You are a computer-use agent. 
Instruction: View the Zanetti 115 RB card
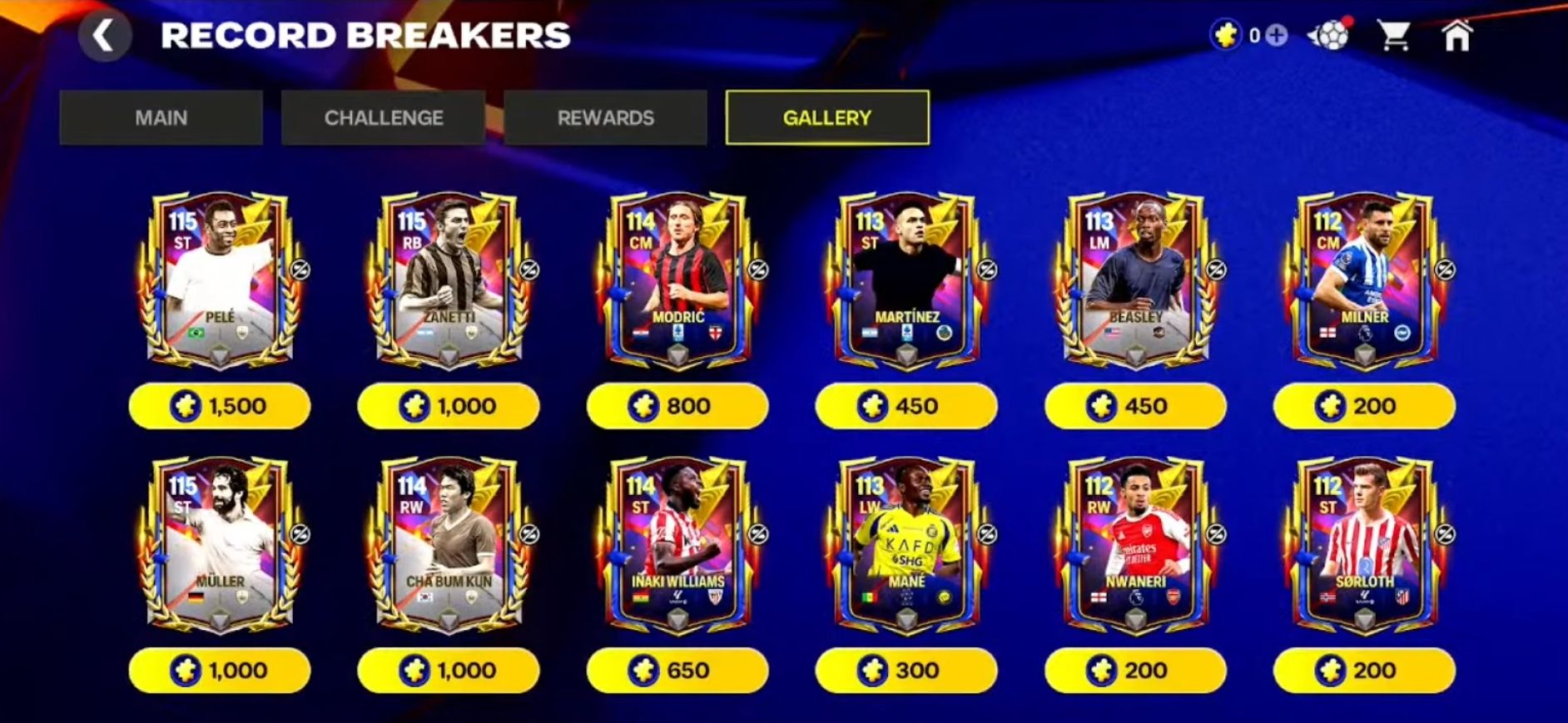tap(449, 280)
